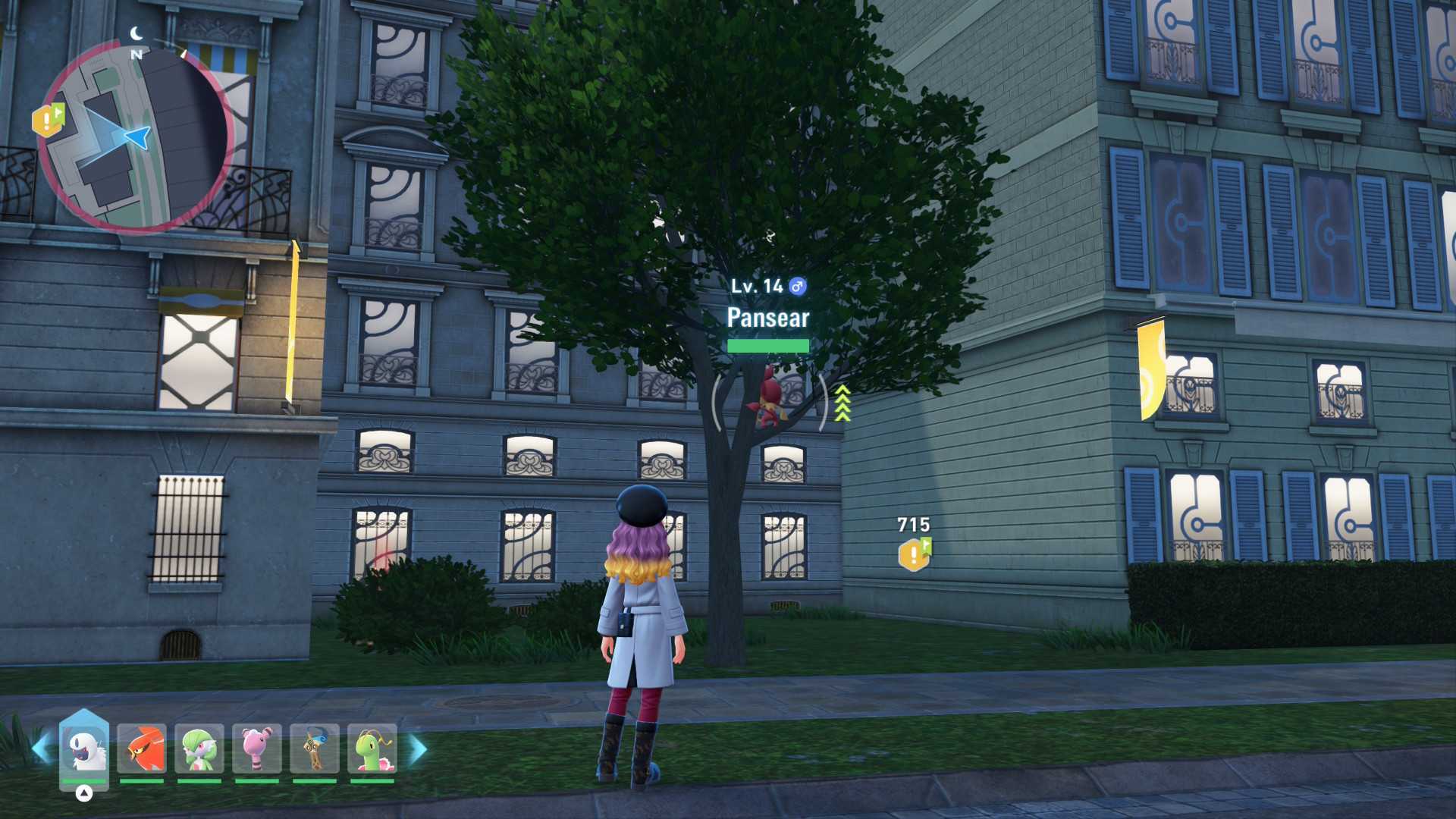Switch to Meganium in the party bar
Screen dimensions: 1456x819
[x=372, y=748]
